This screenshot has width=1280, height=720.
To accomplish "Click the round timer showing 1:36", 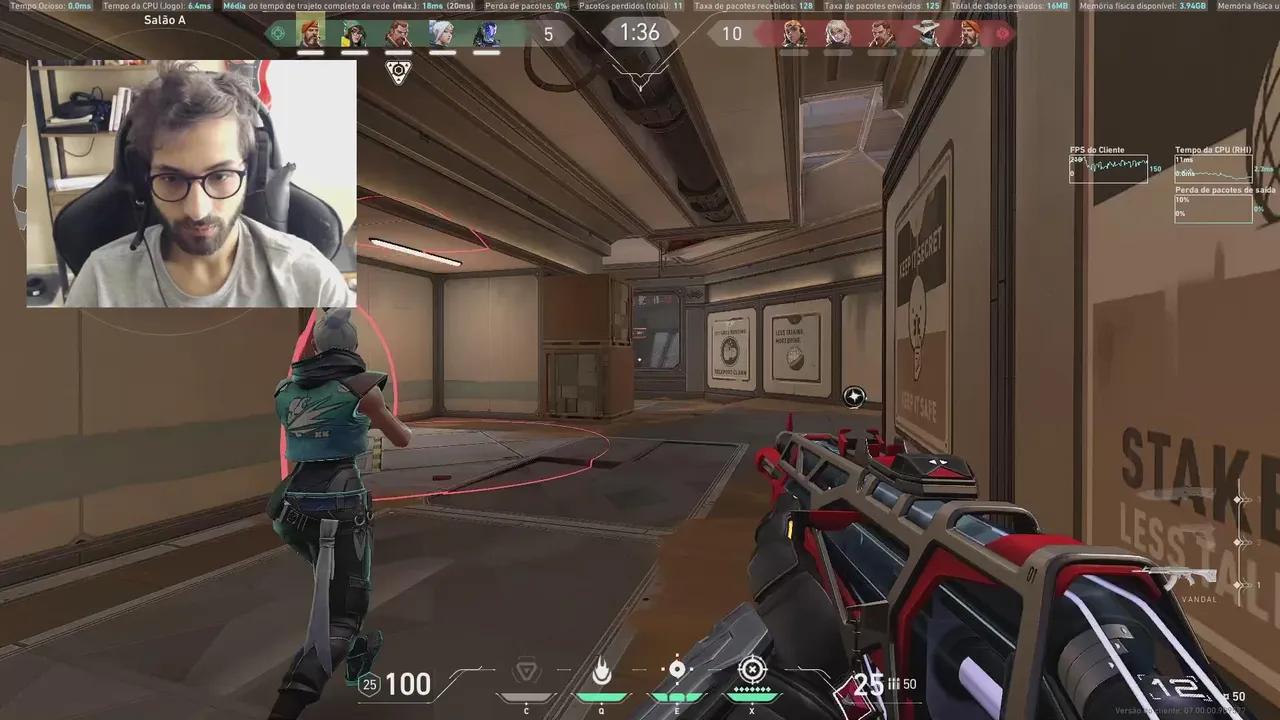I will (639, 33).
